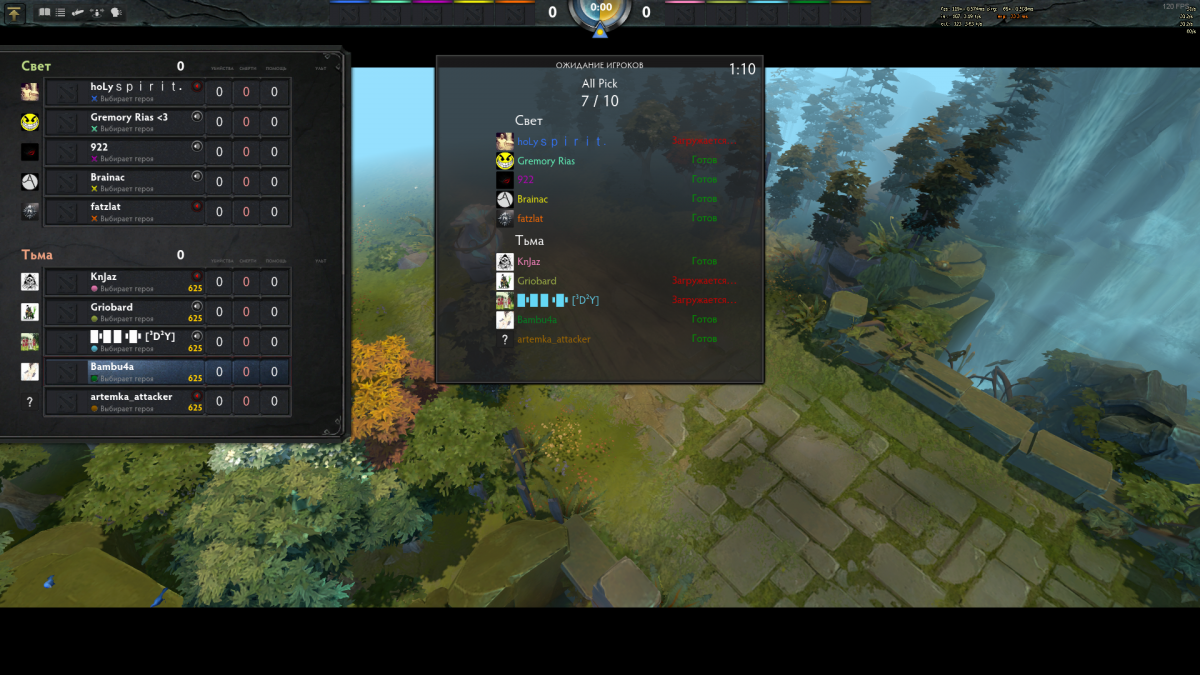Screen dimensions: 1200x675
Task: Open Brainac's avatar in the scoreboard
Action: tap(30, 182)
